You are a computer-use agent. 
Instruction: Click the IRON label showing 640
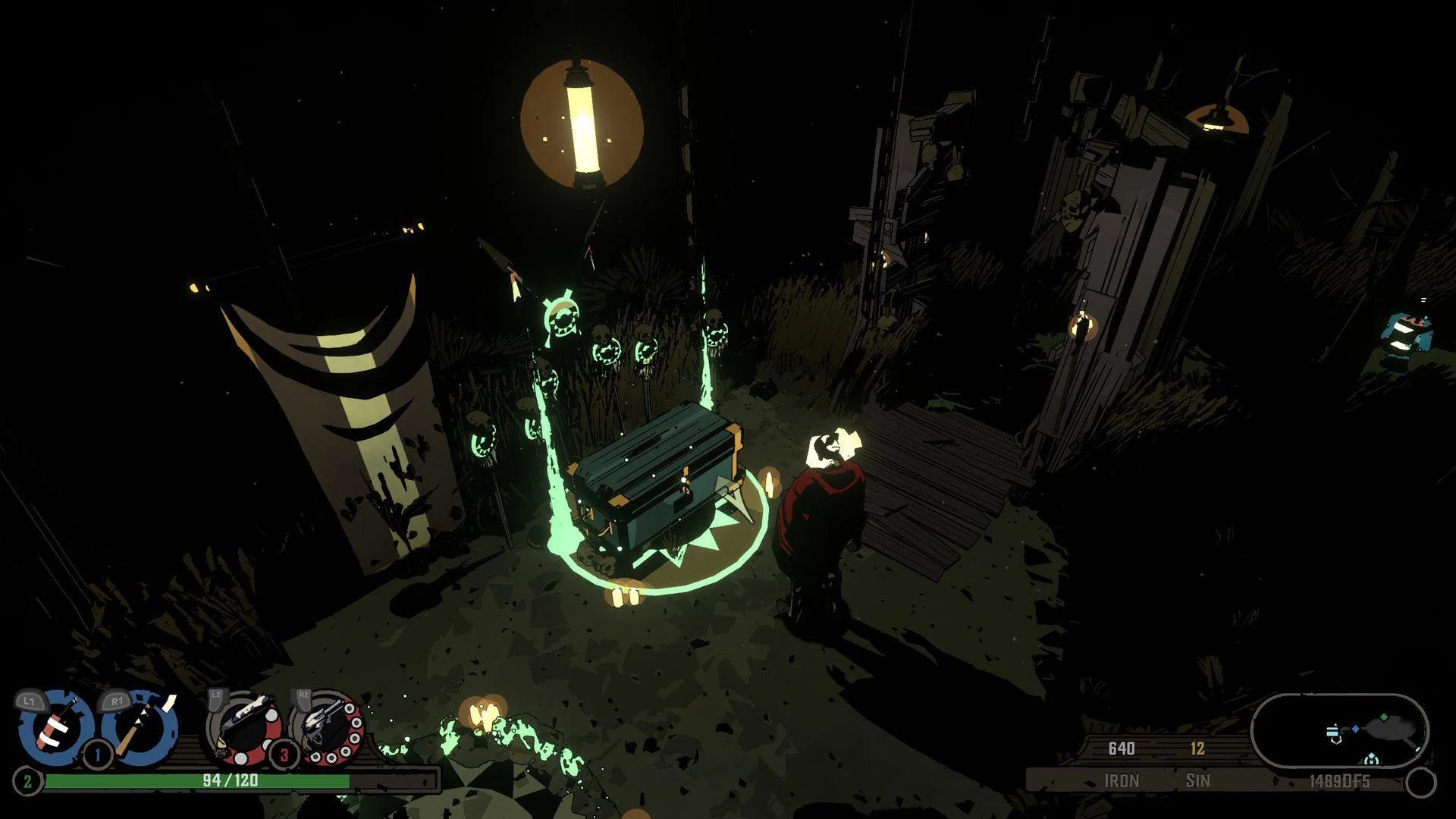(x=1123, y=780)
